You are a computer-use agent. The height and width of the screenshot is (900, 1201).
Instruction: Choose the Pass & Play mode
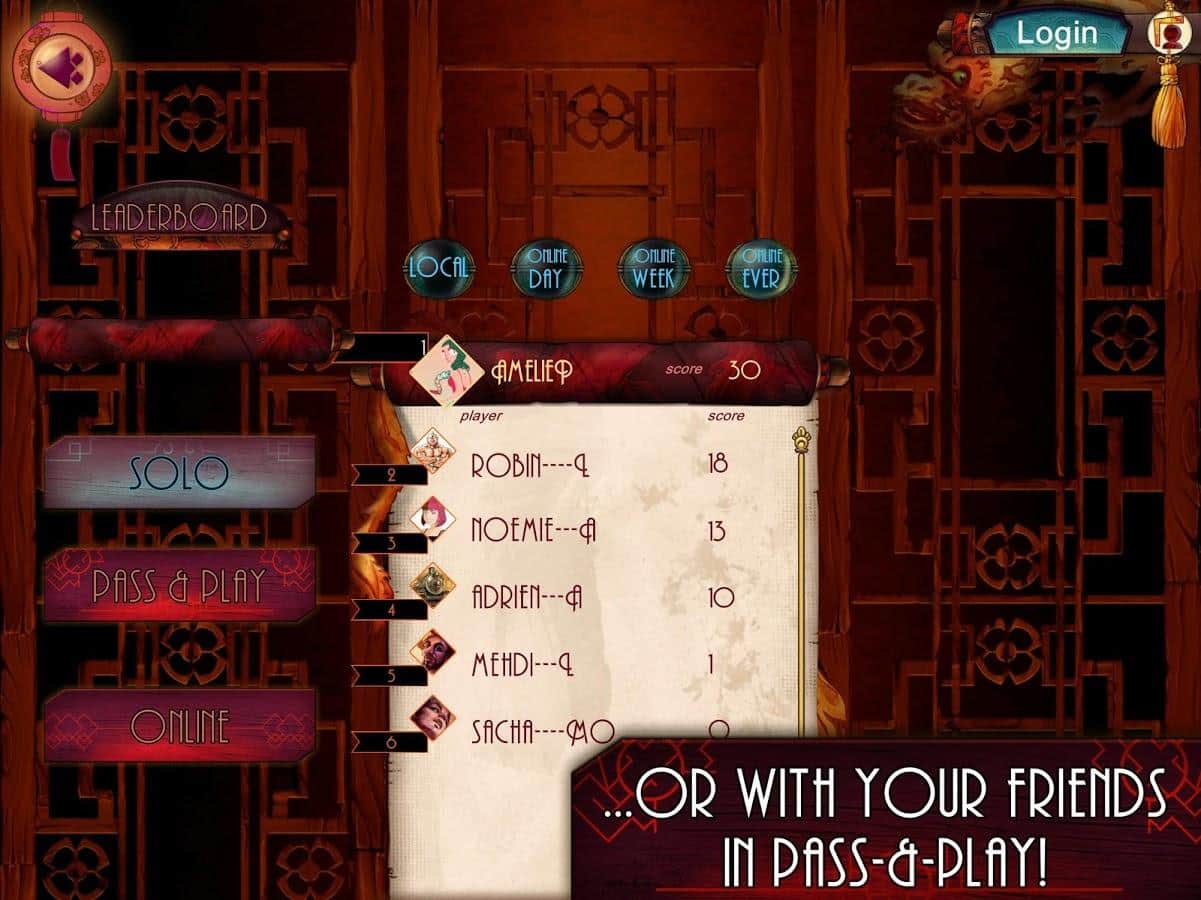(179, 585)
